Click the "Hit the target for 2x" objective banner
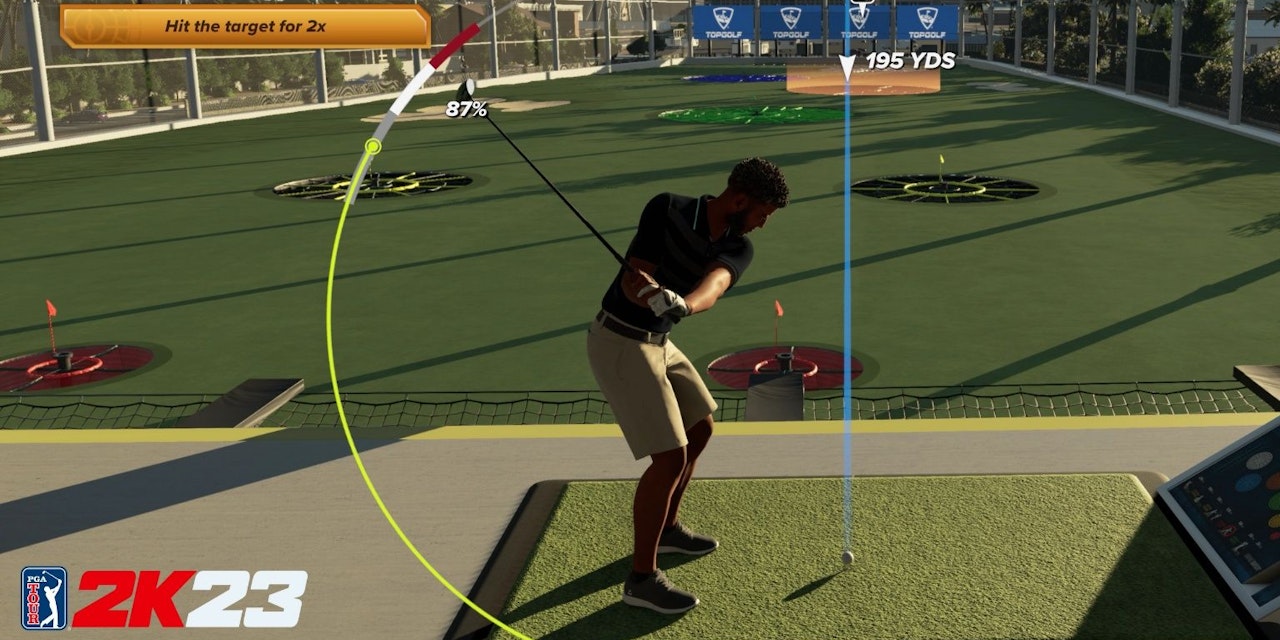 [x=245, y=26]
